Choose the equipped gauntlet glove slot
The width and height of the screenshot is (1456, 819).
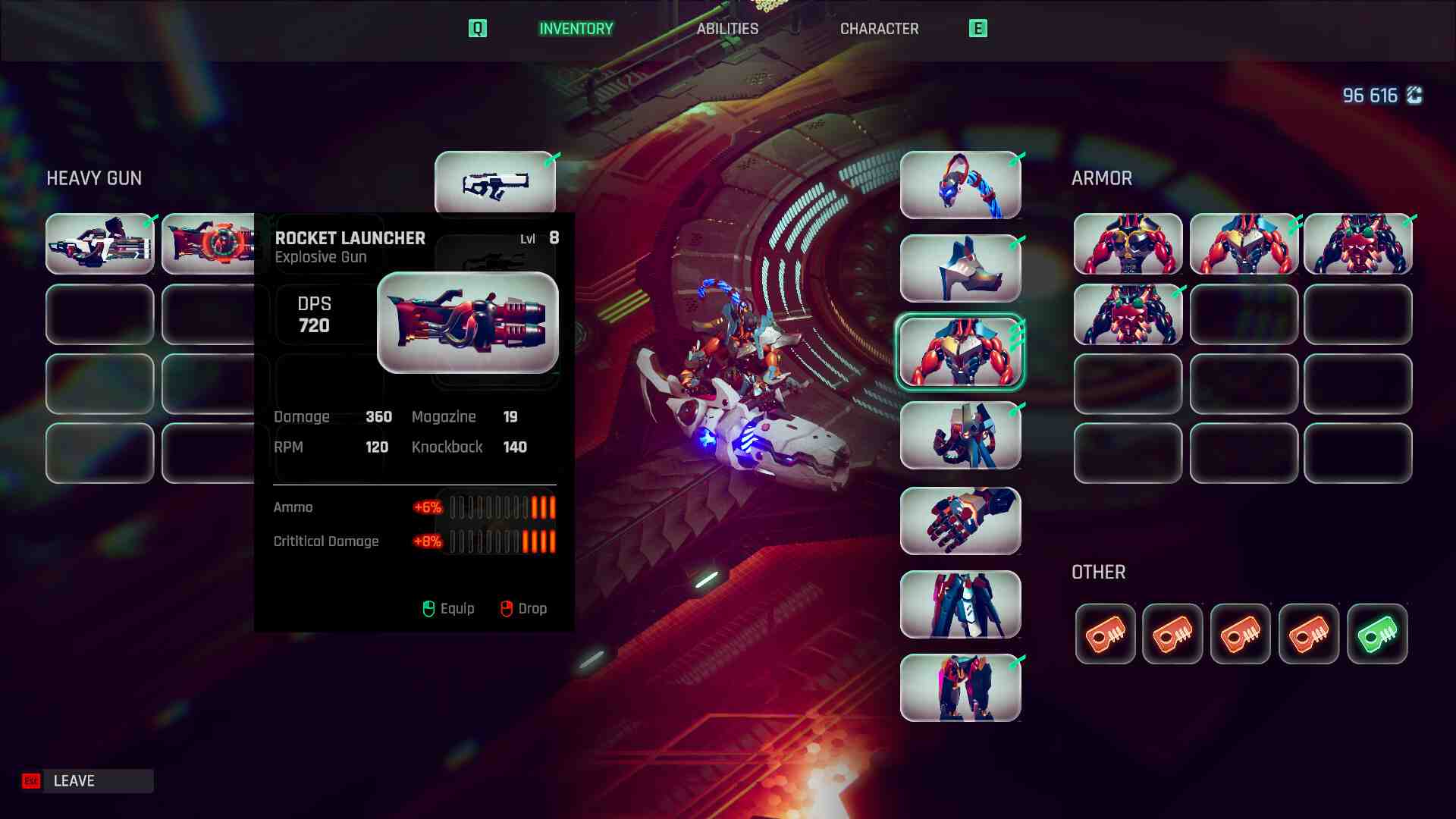960,521
